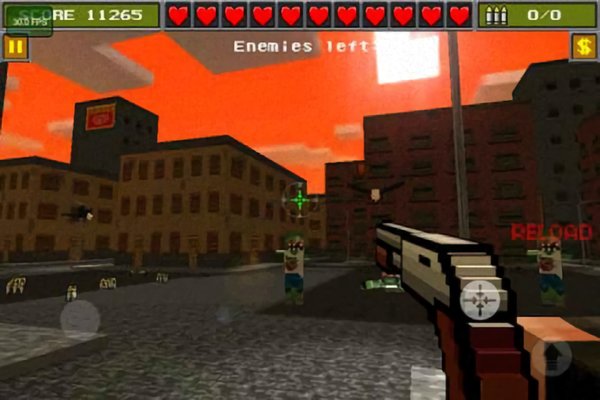Open the shop with the dollar sign button
This screenshot has height=400, width=600.
(584, 47)
